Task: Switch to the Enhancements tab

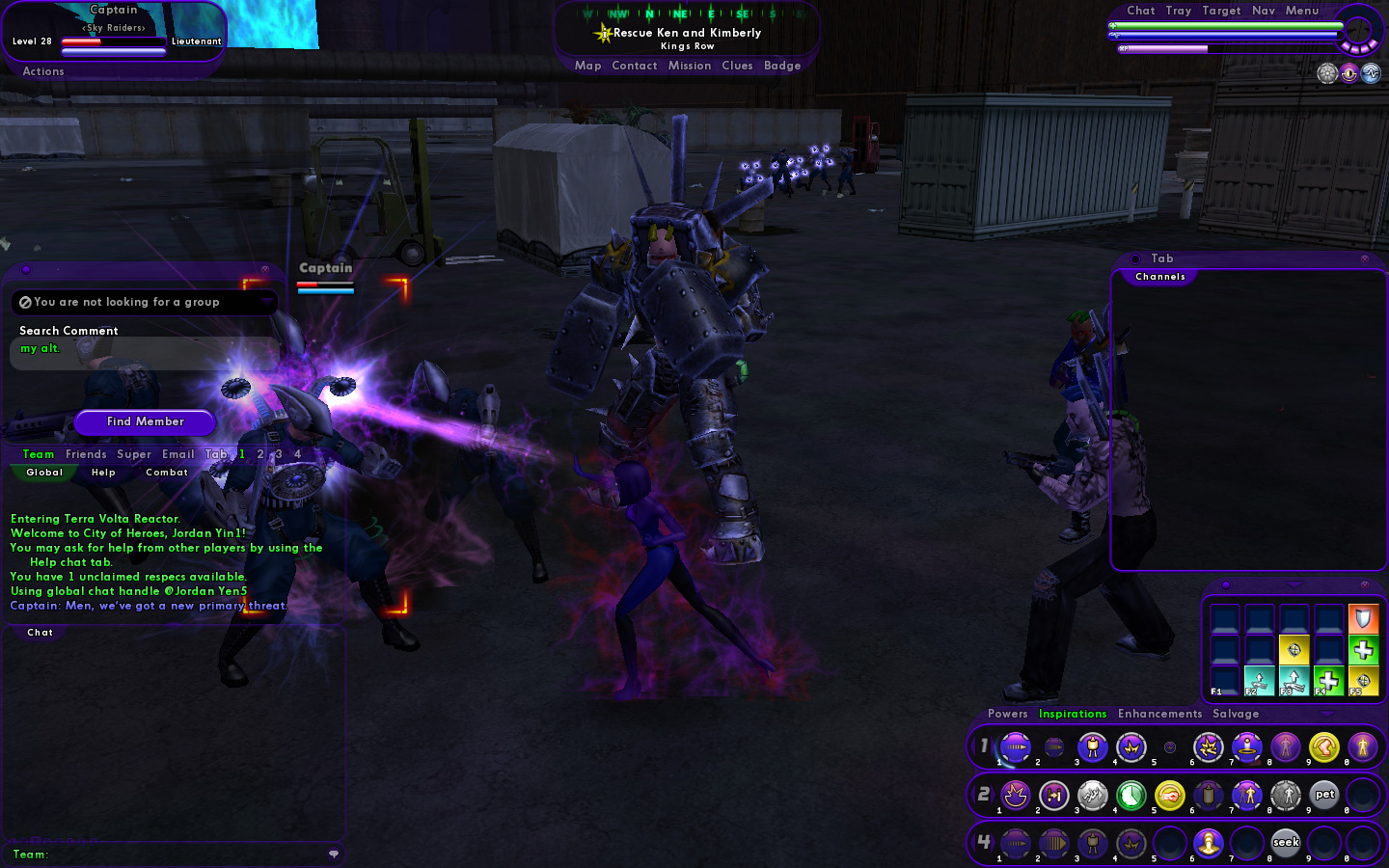Action: (1159, 714)
